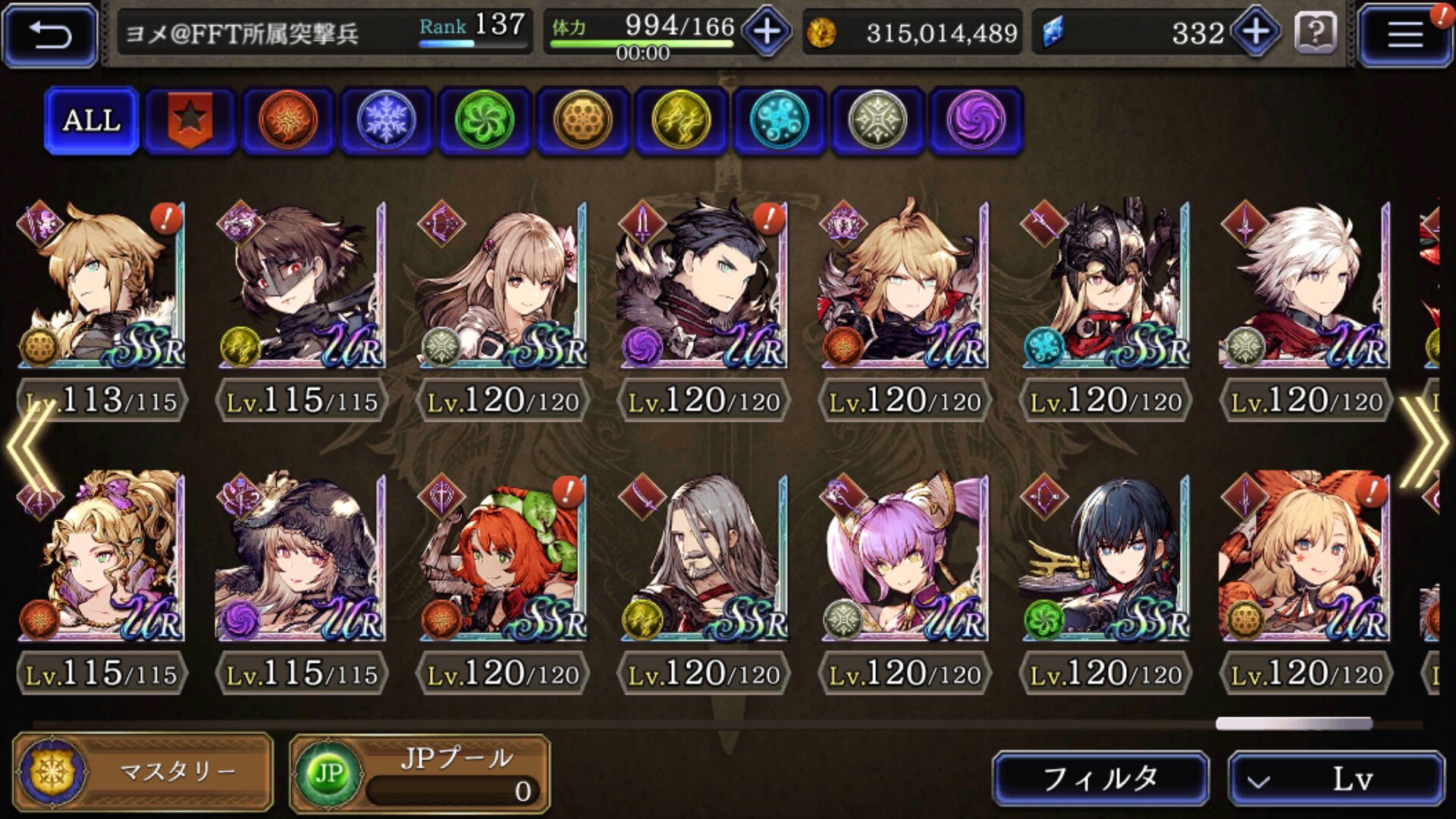1456x819 pixels.
Task: Open the hamburger main menu
Action: tap(1404, 34)
